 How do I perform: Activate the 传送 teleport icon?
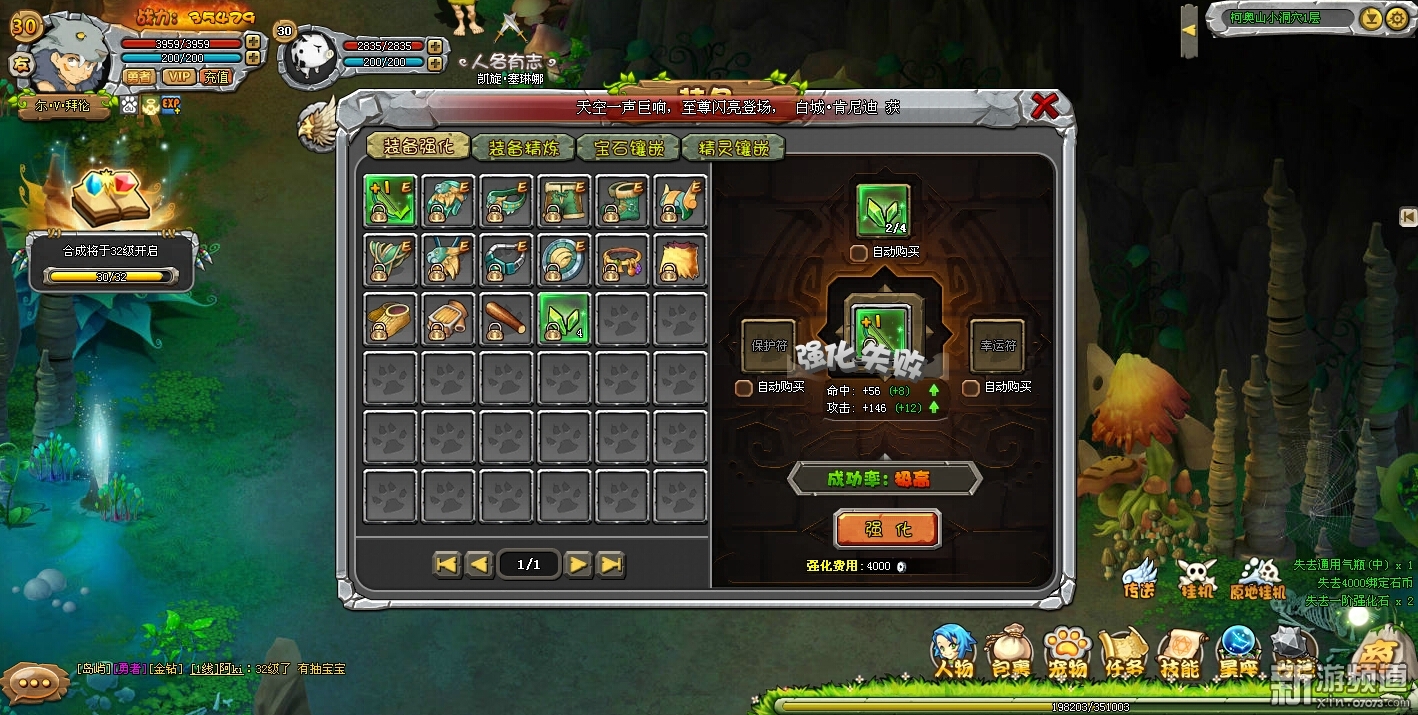1139,577
